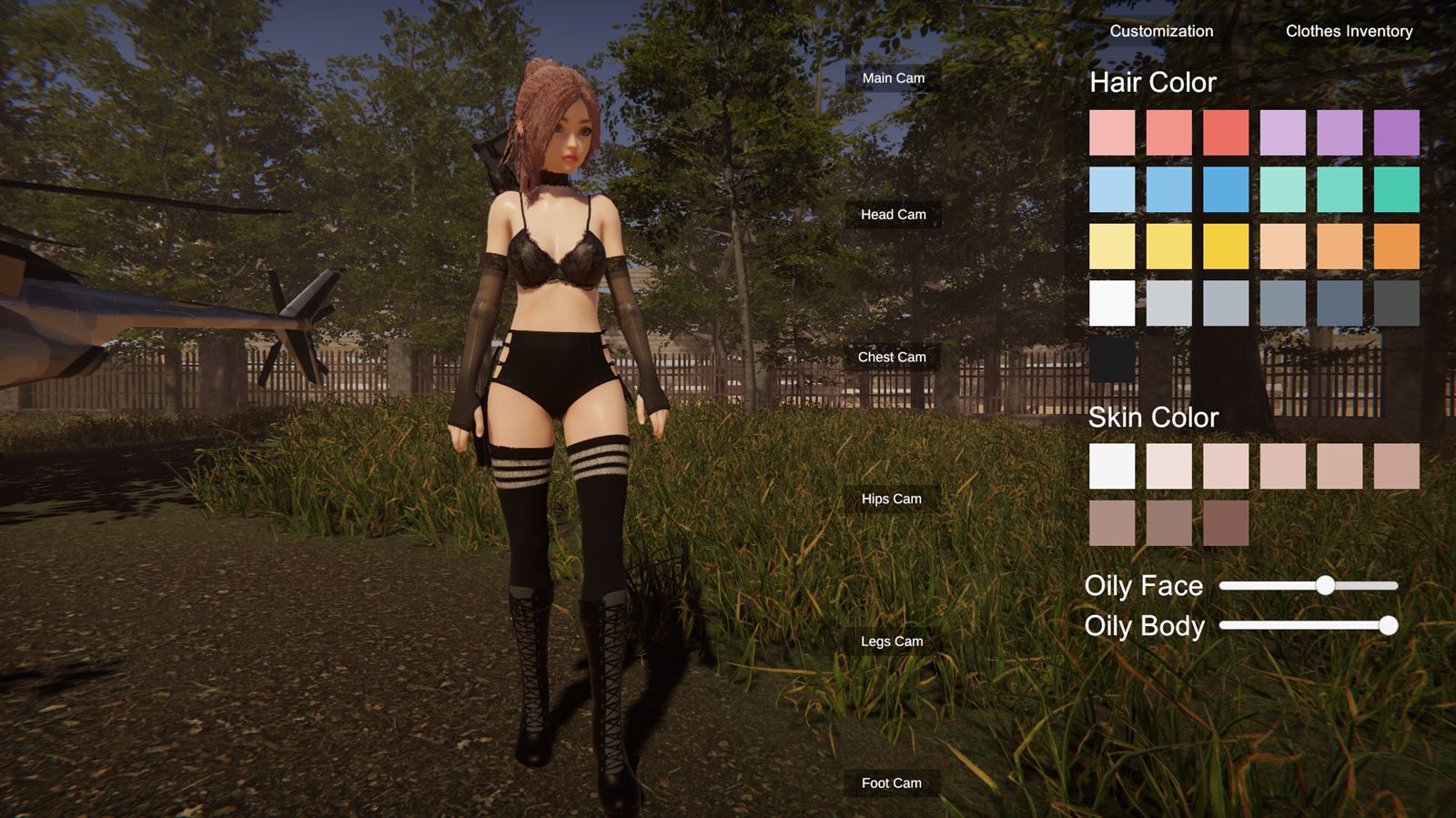Pick the saturated blue hair swatch
The height and width of the screenshot is (818, 1456).
point(1226,189)
